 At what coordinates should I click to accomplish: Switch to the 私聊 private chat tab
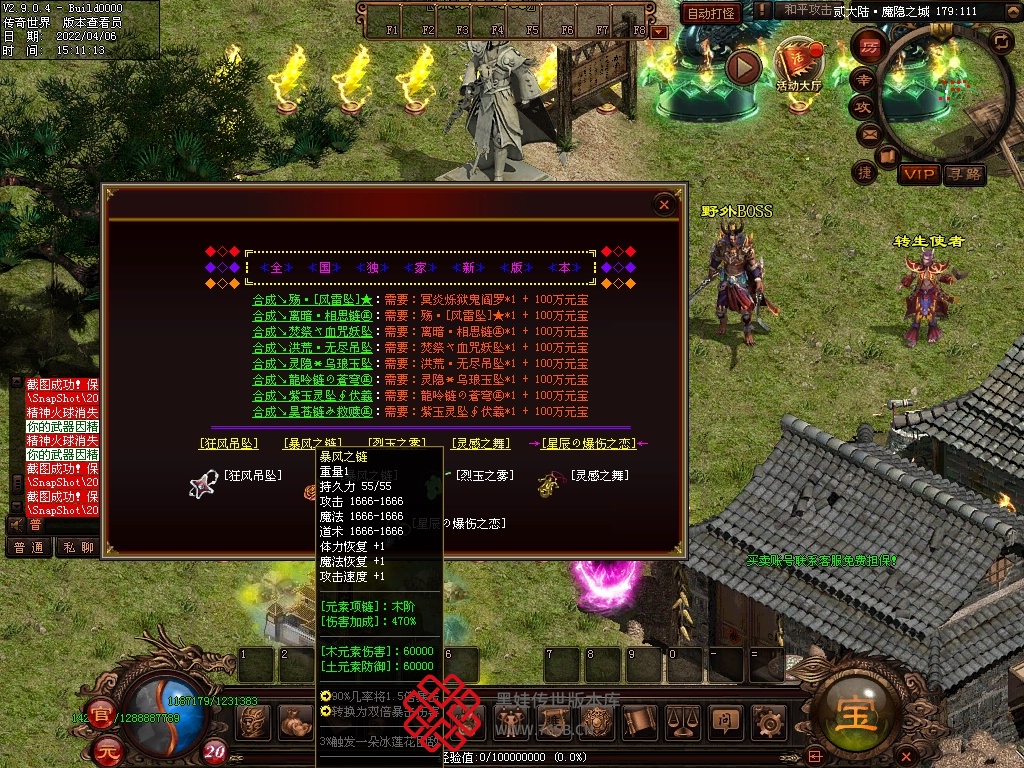[78, 547]
